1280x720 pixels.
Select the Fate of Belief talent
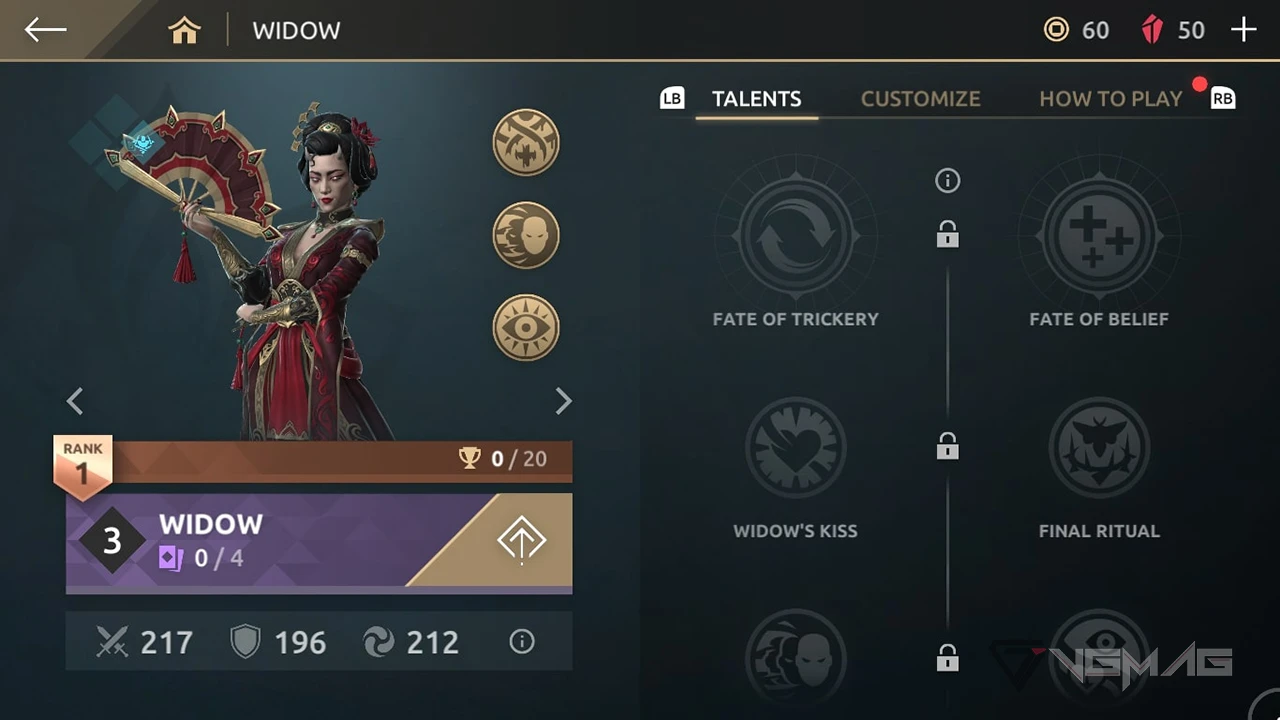[x=1099, y=236]
